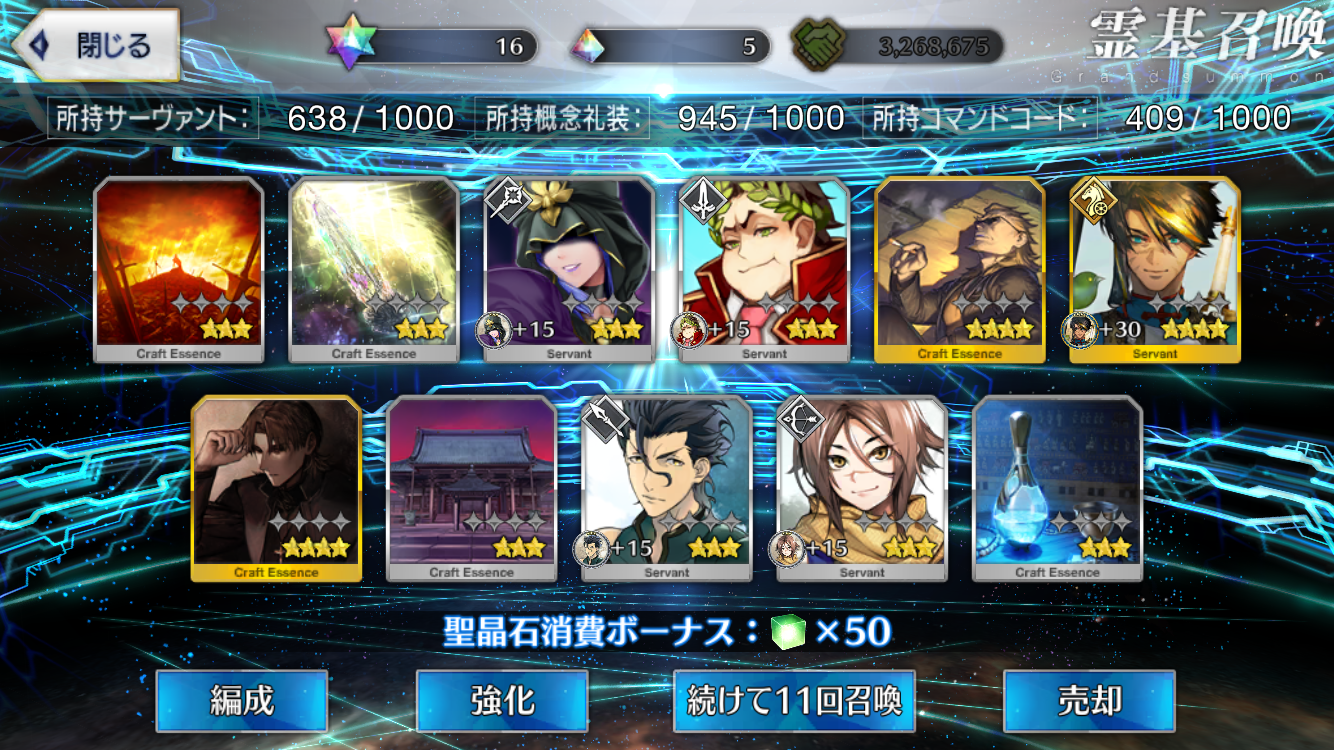Viewport: 1334px width, 750px height.
Task: Open the 売却 sell screen
Action: [x=1089, y=701]
